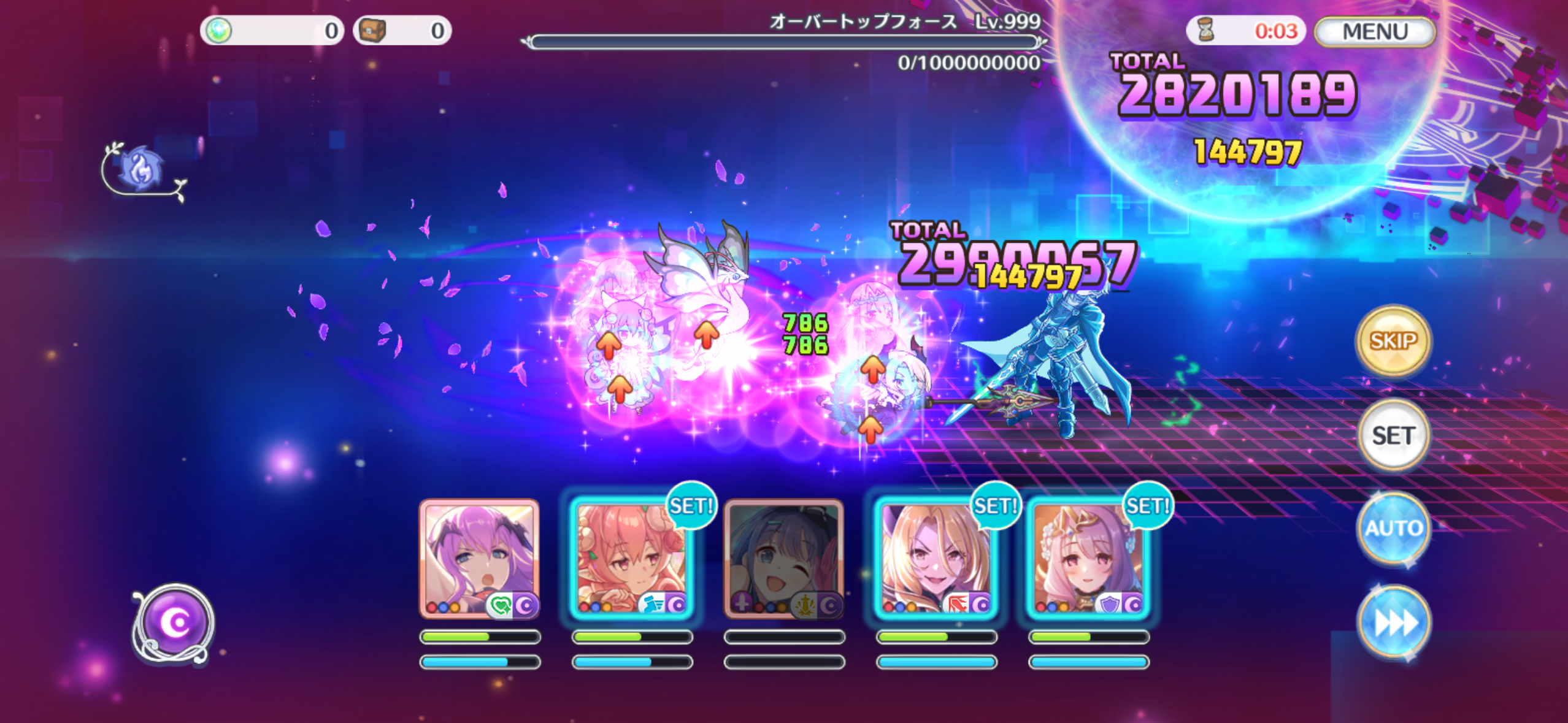The width and height of the screenshot is (1568, 723).
Task: Open the MENU button
Action: tap(1374, 31)
